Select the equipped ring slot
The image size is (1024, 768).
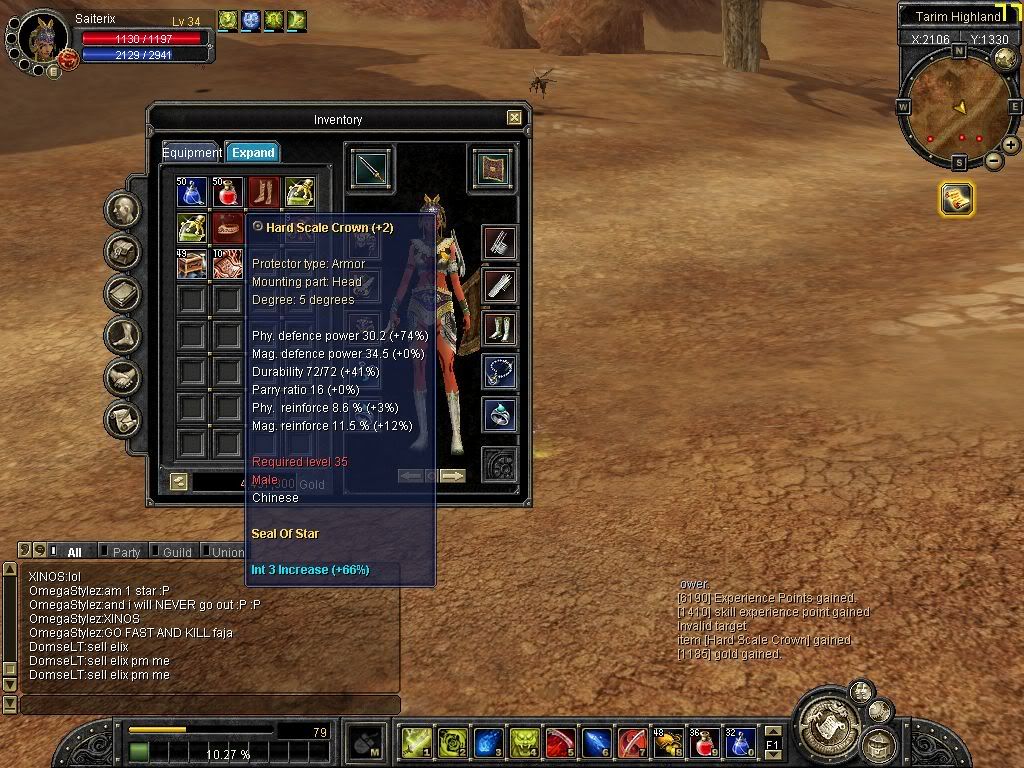pos(499,414)
